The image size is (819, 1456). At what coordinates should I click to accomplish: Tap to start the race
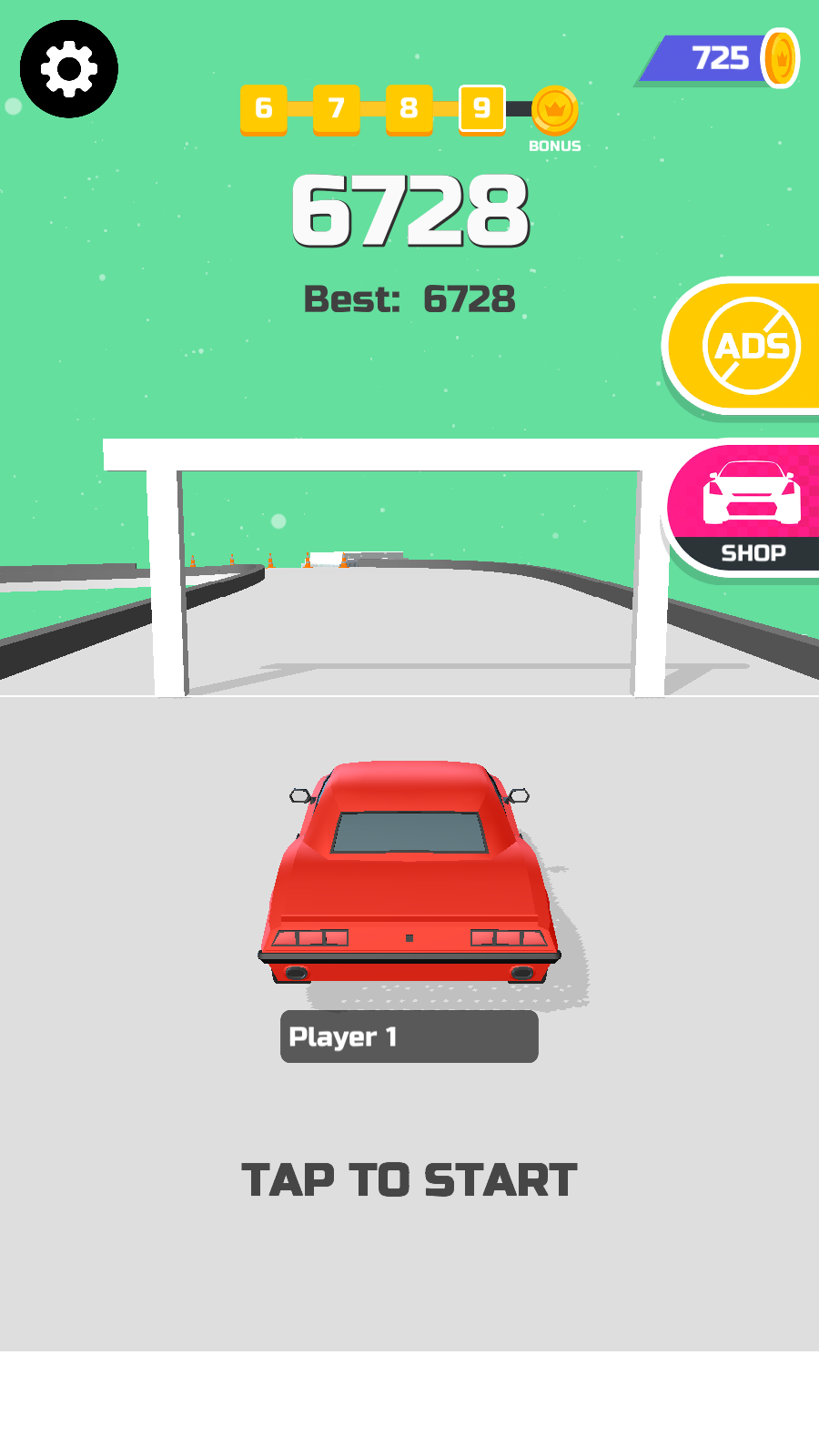[x=409, y=1180]
